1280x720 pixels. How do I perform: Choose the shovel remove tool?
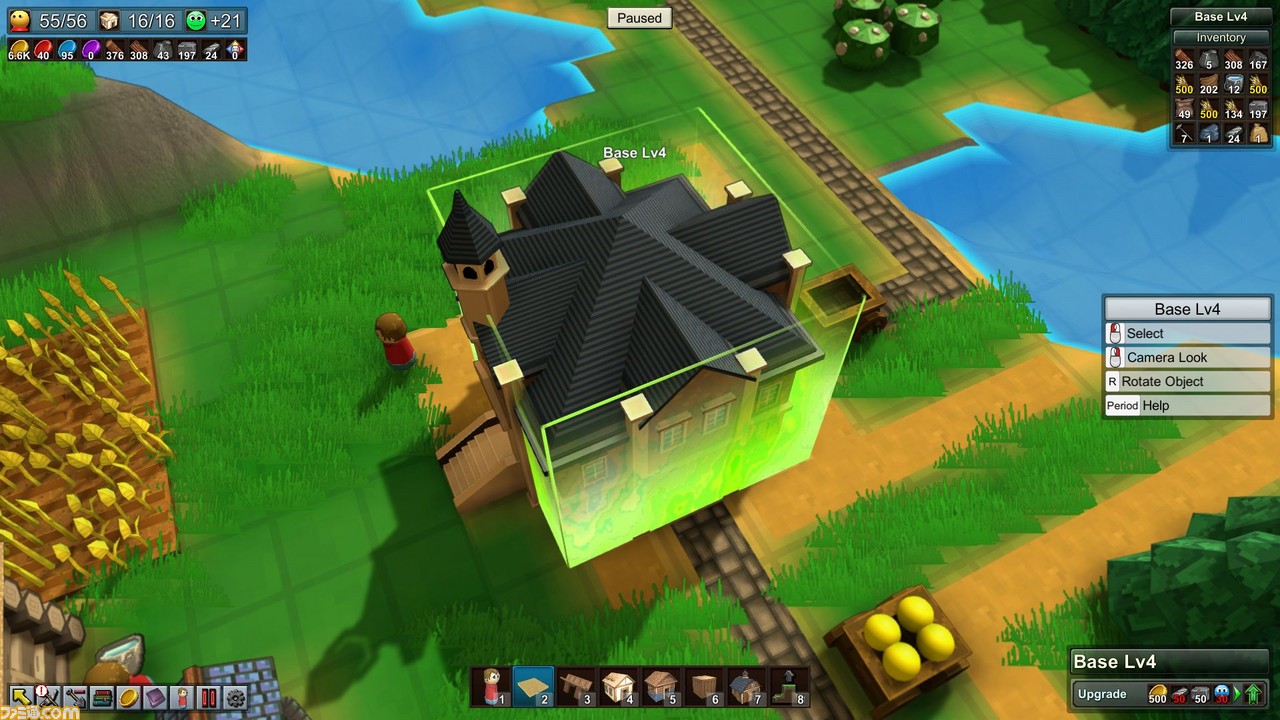(x=74, y=697)
